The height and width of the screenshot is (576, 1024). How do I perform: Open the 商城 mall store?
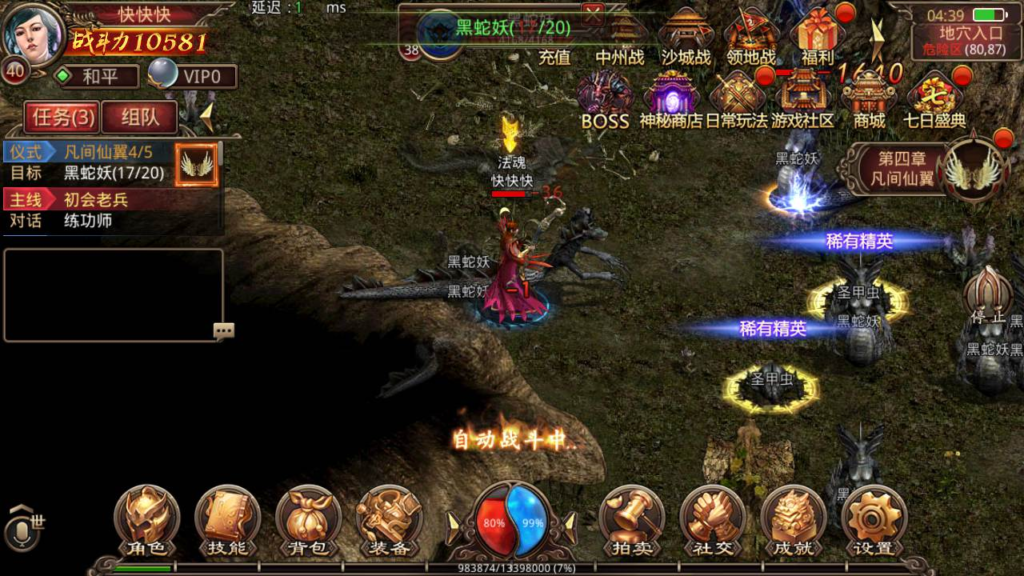[869, 100]
